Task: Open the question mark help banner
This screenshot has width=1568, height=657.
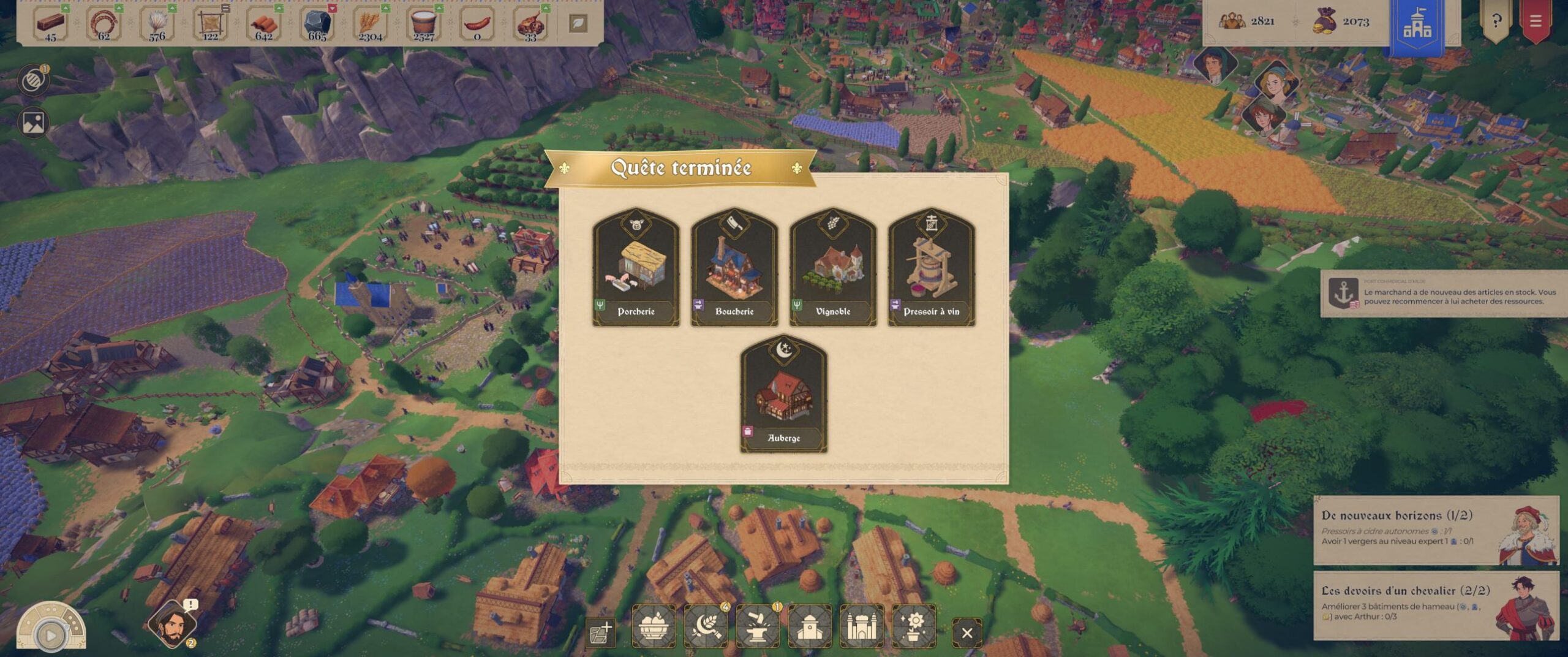Action: (1496, 21)
